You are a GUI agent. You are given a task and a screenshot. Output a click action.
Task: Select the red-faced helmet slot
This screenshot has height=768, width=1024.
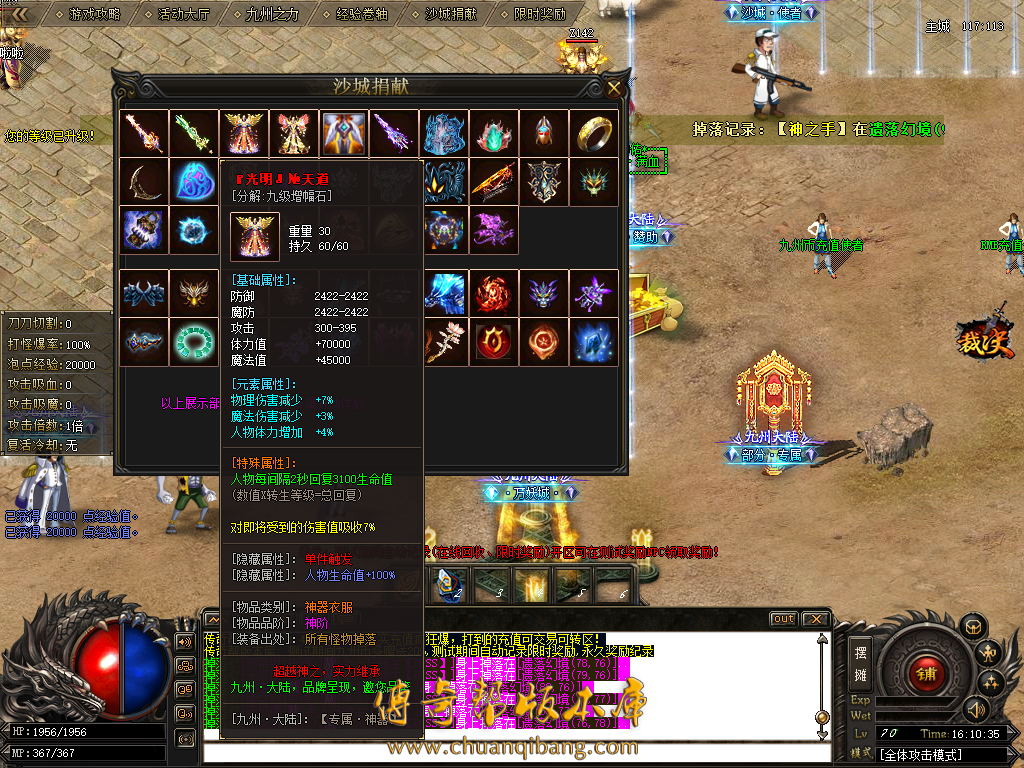(544, 133)
